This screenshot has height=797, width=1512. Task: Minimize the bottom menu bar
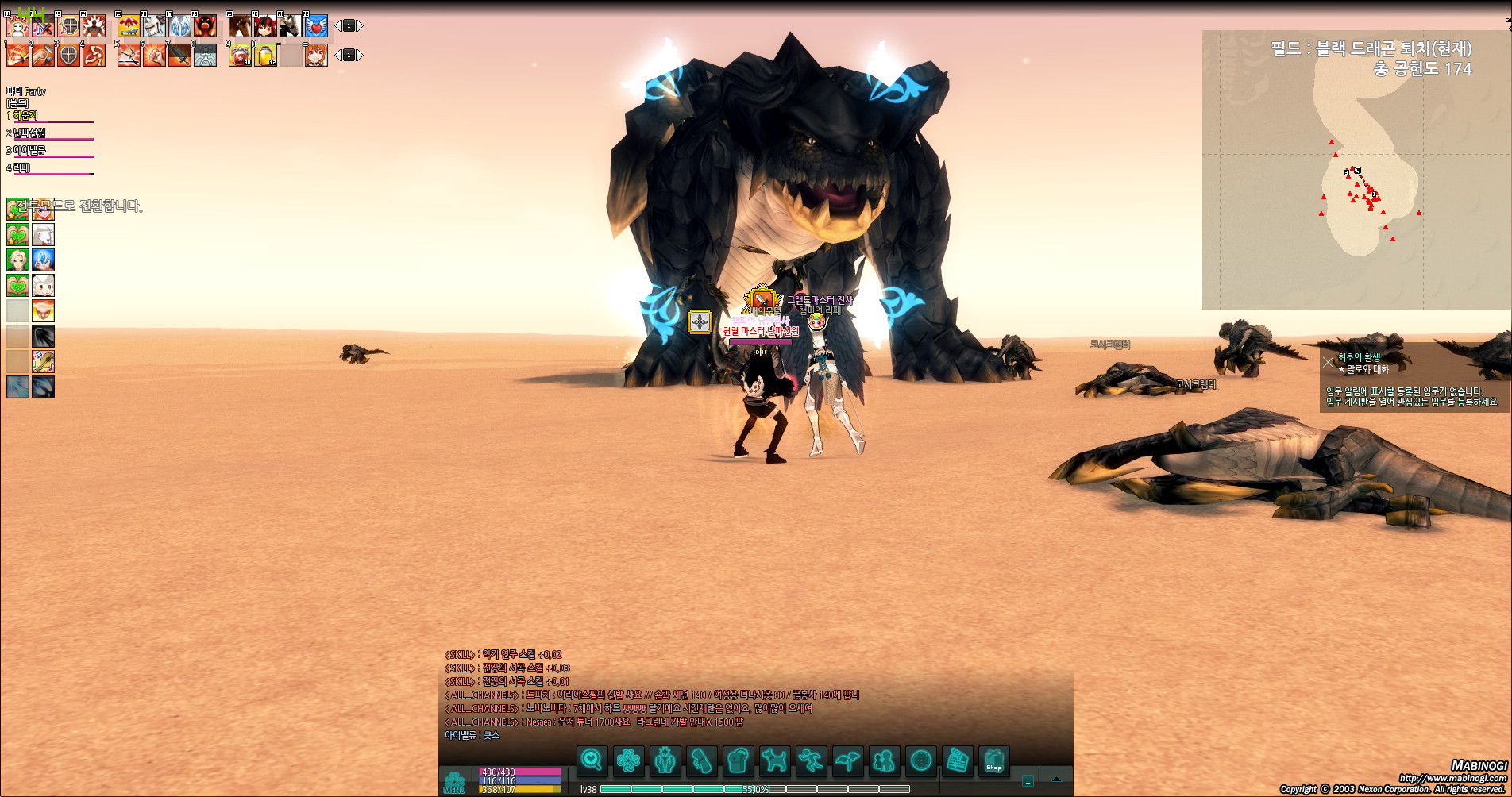[x=1028, y=780]
